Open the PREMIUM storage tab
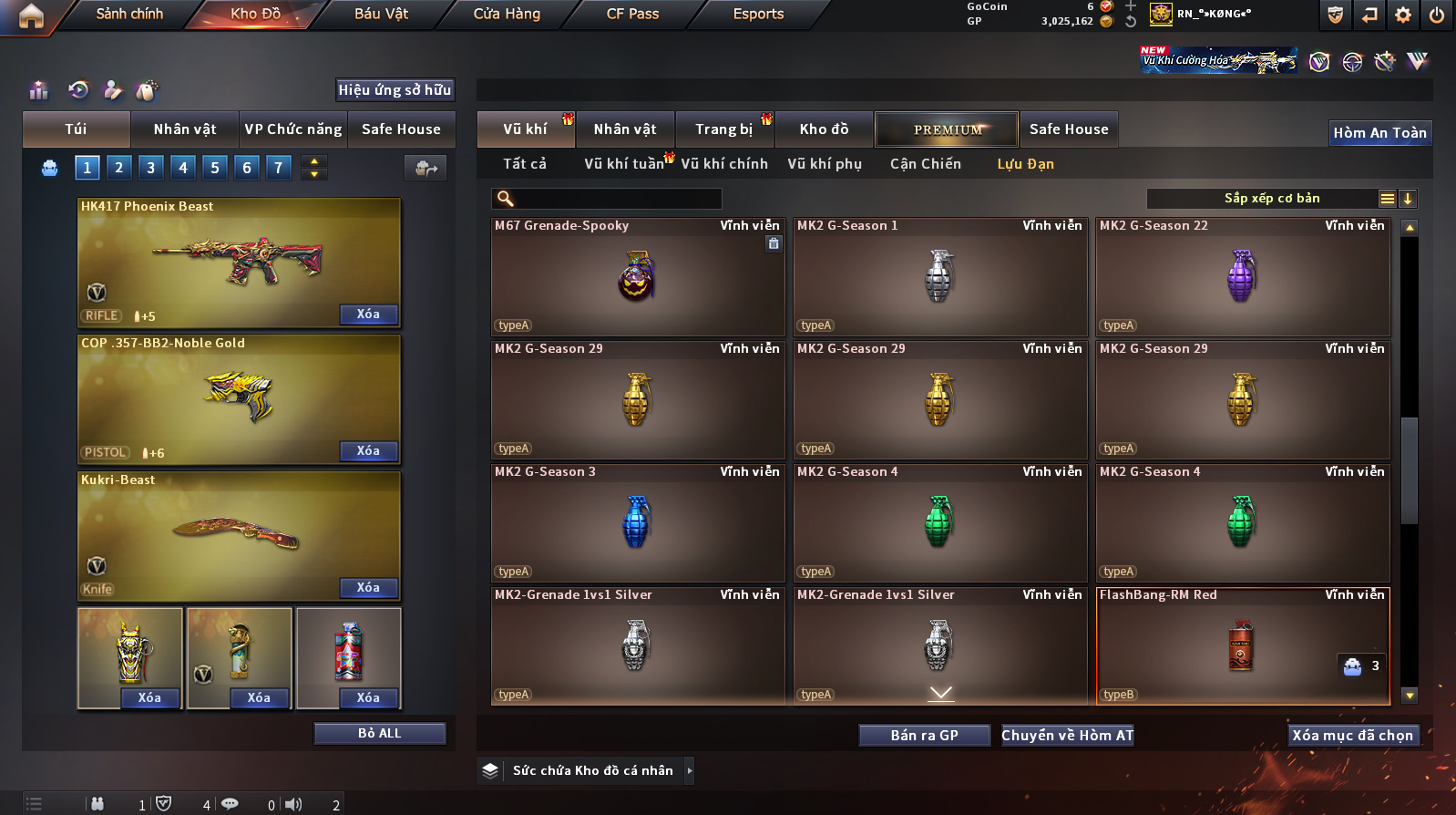1456x815 pixels. pos(948,129)
